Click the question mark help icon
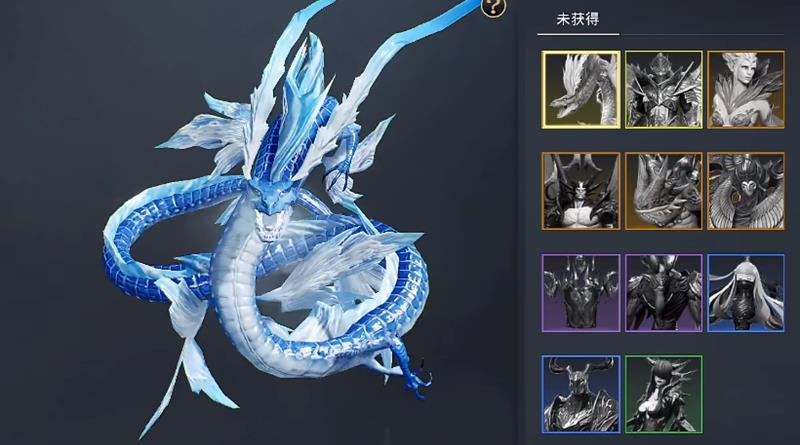Viewport: 800px width, 445px height. (494, 8)
